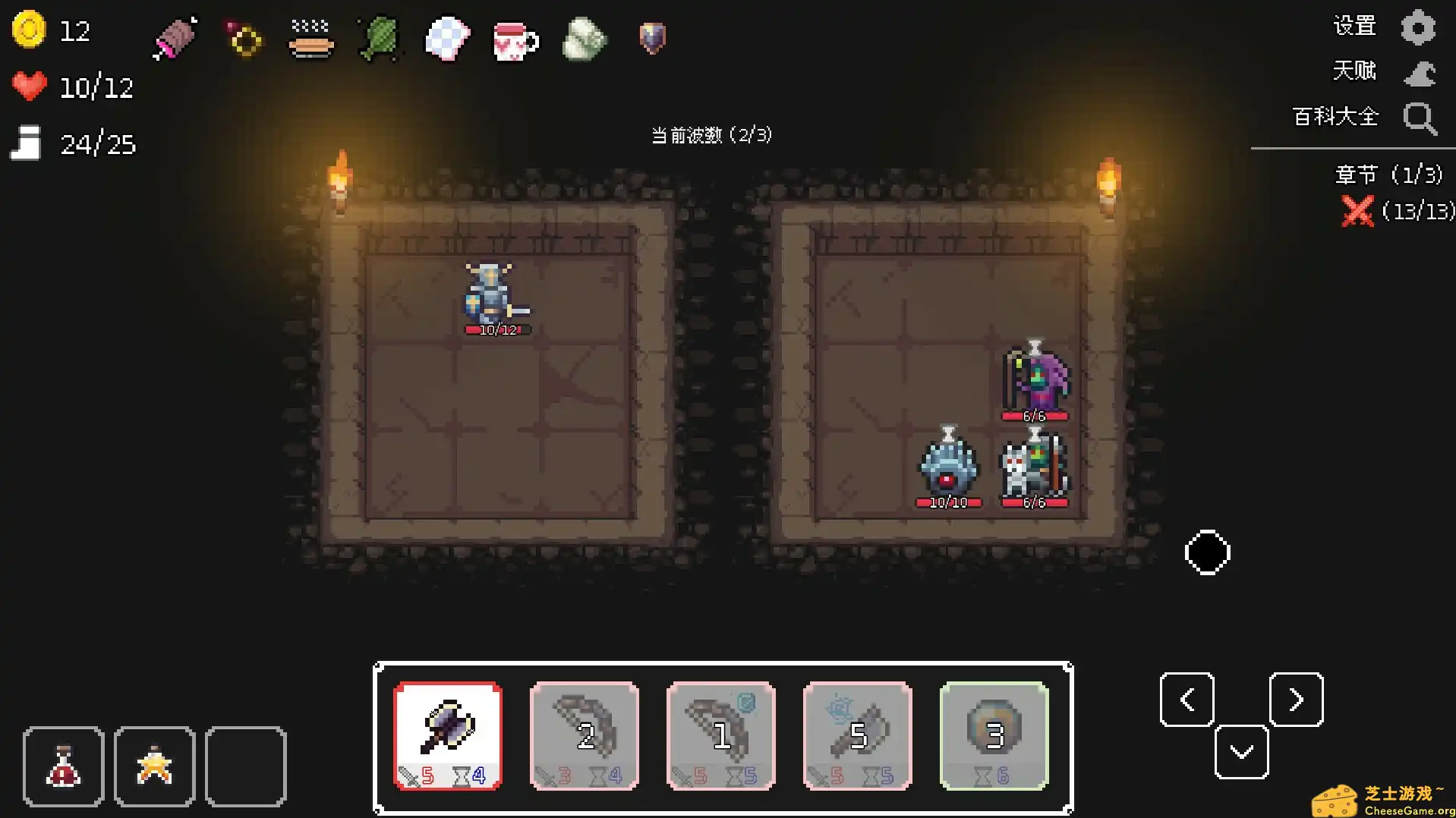Image resolution: width=1456 pixels, height=818 pixels.
Task: Click the purple shield amulet icon
Action: pyautogui.click(x=651, y=39)
